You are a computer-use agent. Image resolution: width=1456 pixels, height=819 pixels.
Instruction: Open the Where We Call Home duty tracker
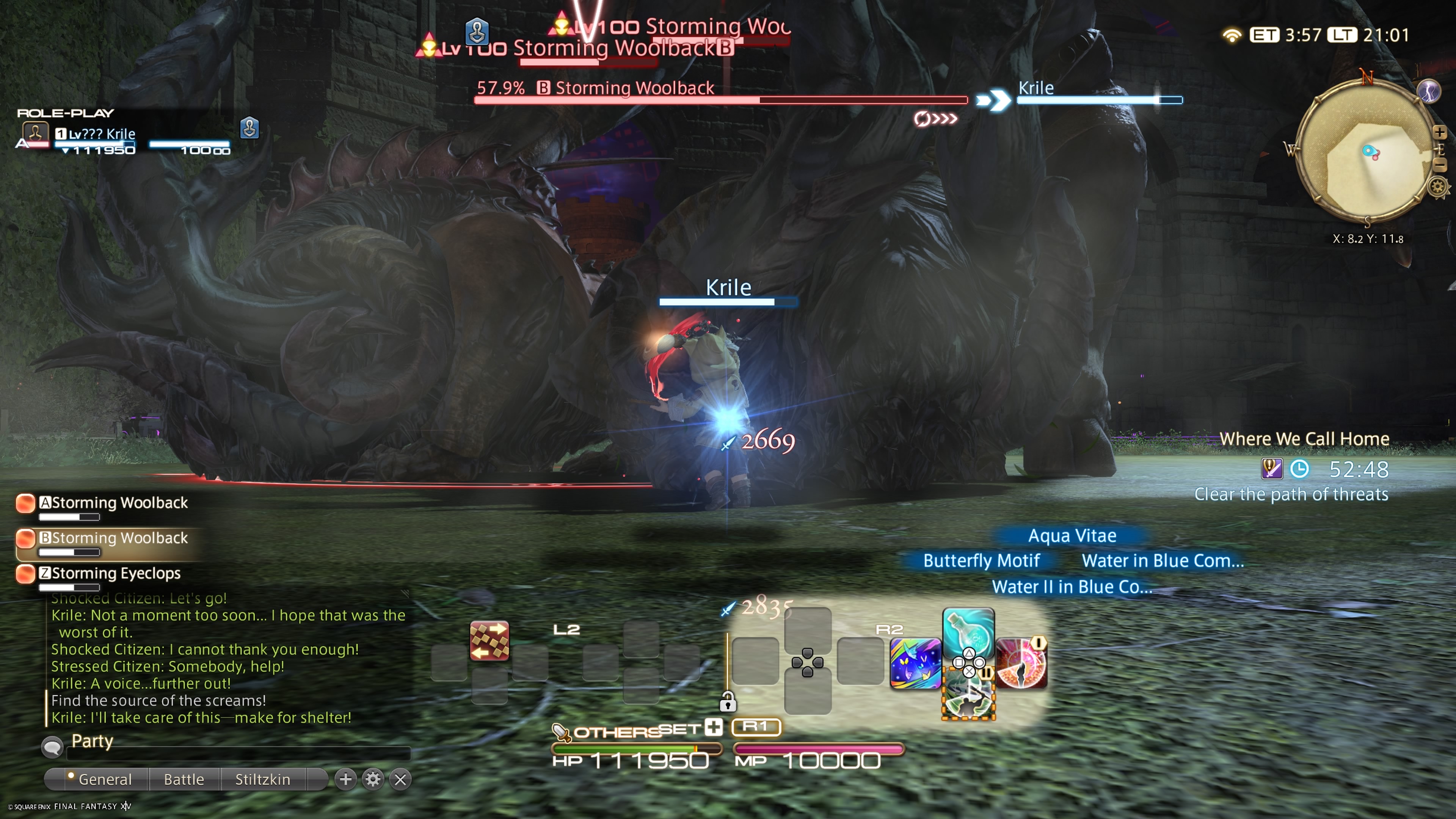(1304, 439)
